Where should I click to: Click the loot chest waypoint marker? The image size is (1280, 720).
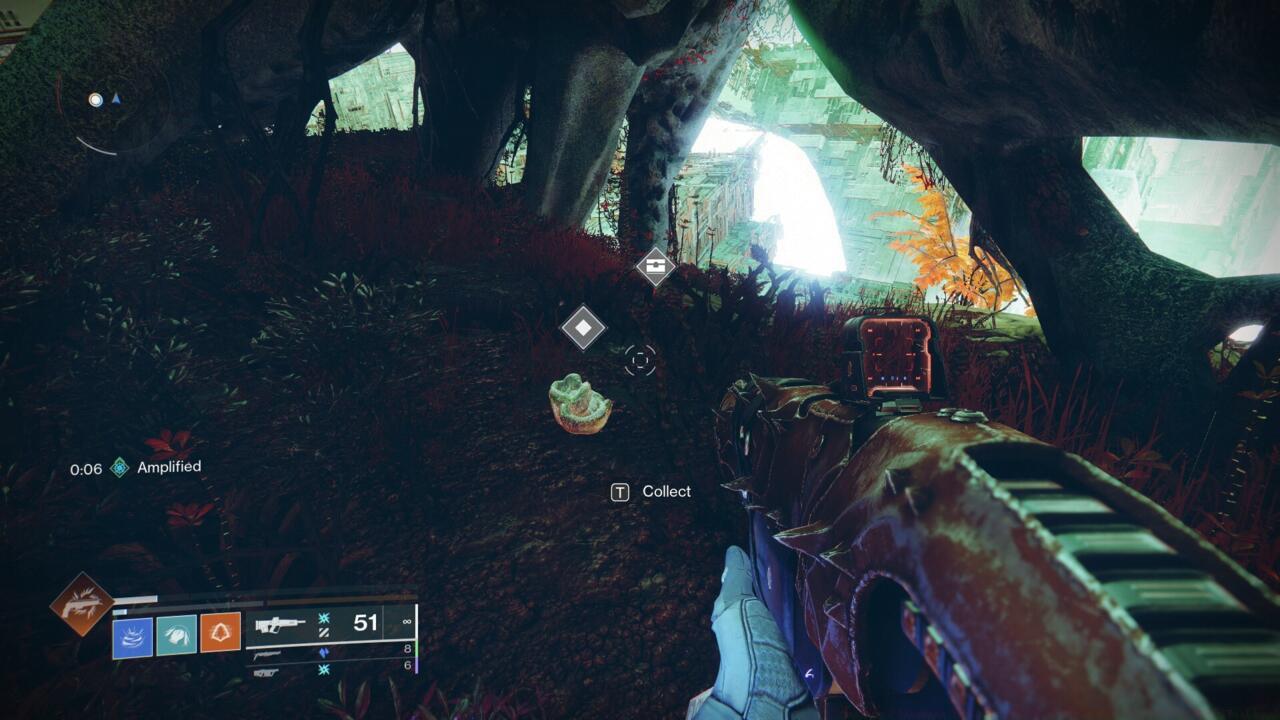point(654,267)
